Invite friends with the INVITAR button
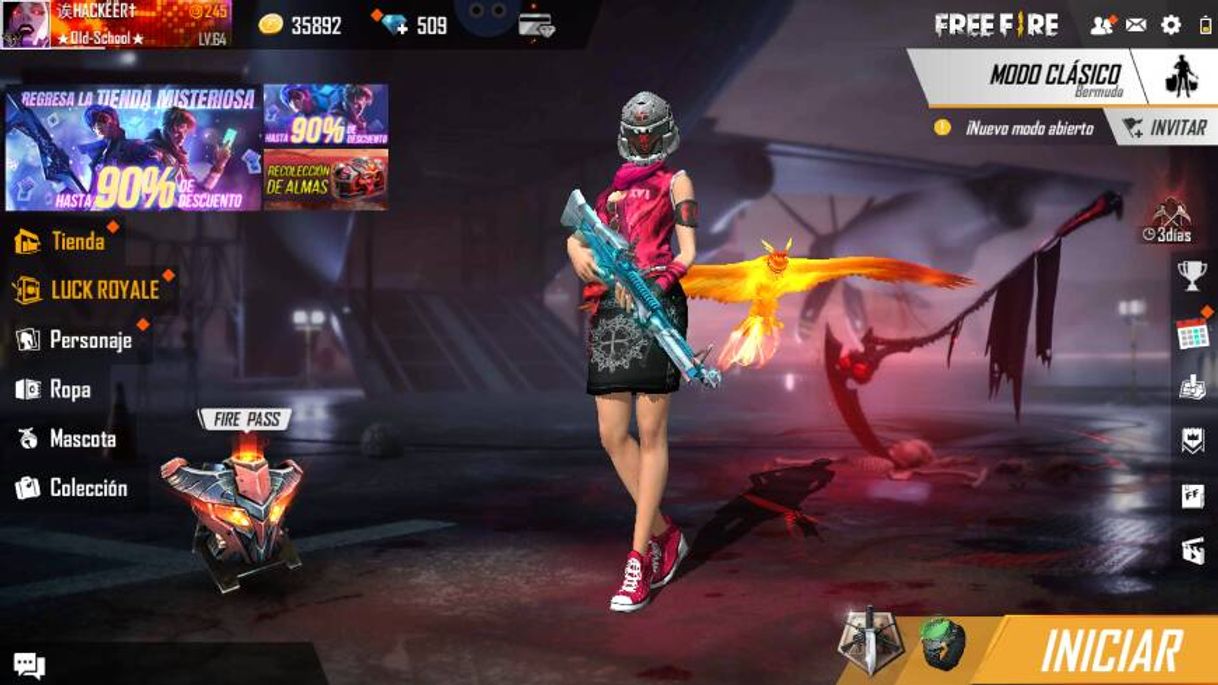1218x685 pixels. click(x=1164, y=128)
